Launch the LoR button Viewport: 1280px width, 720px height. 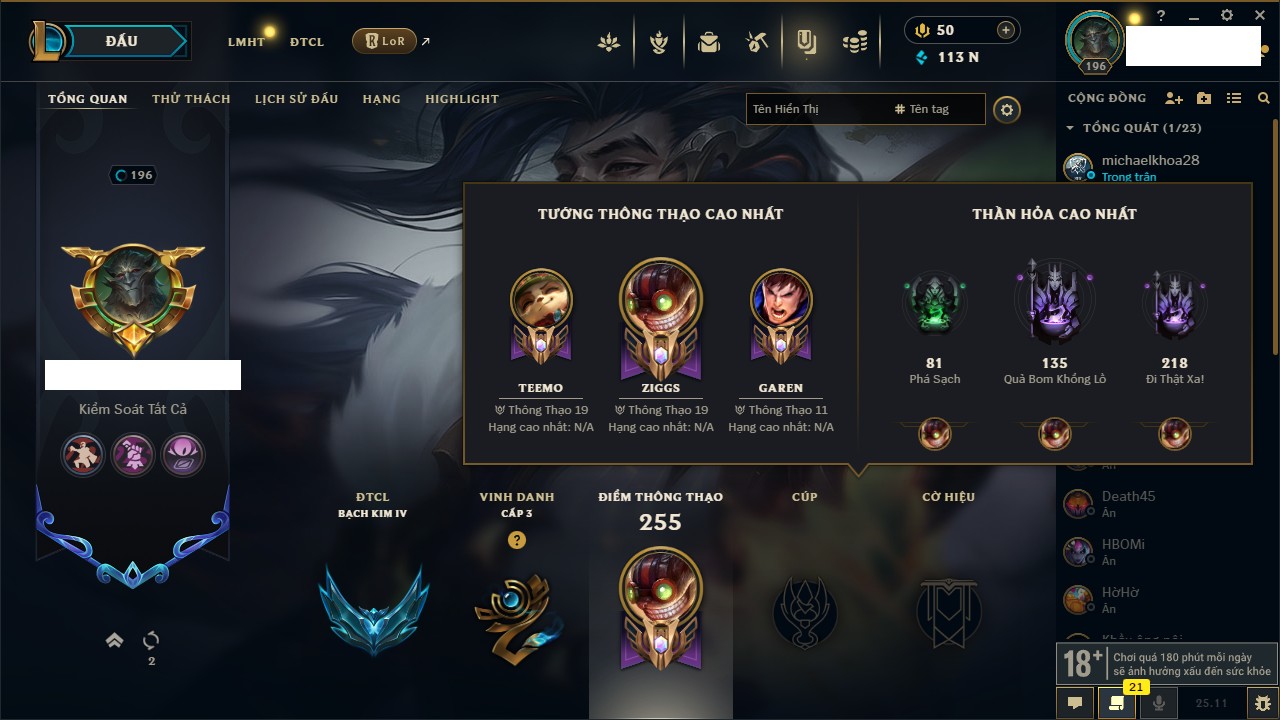pos(384,42)
